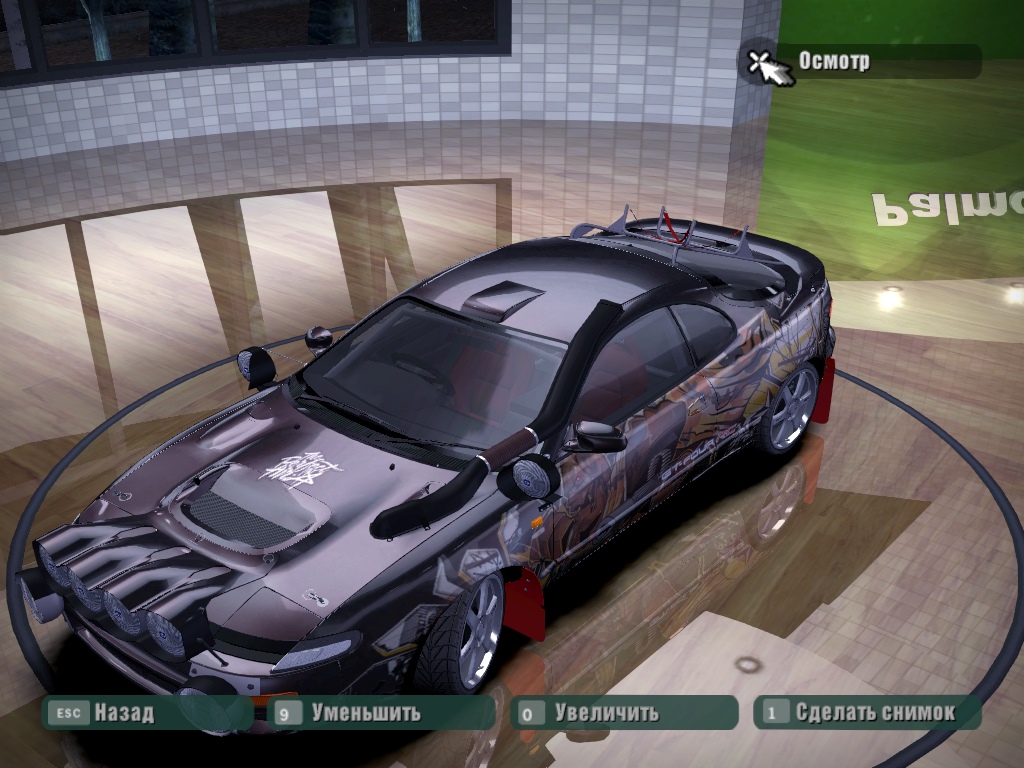This screenshot has height=768, width=1024.
Task: Take a snapshot with Сделать снимок
Action: point(874,712)
